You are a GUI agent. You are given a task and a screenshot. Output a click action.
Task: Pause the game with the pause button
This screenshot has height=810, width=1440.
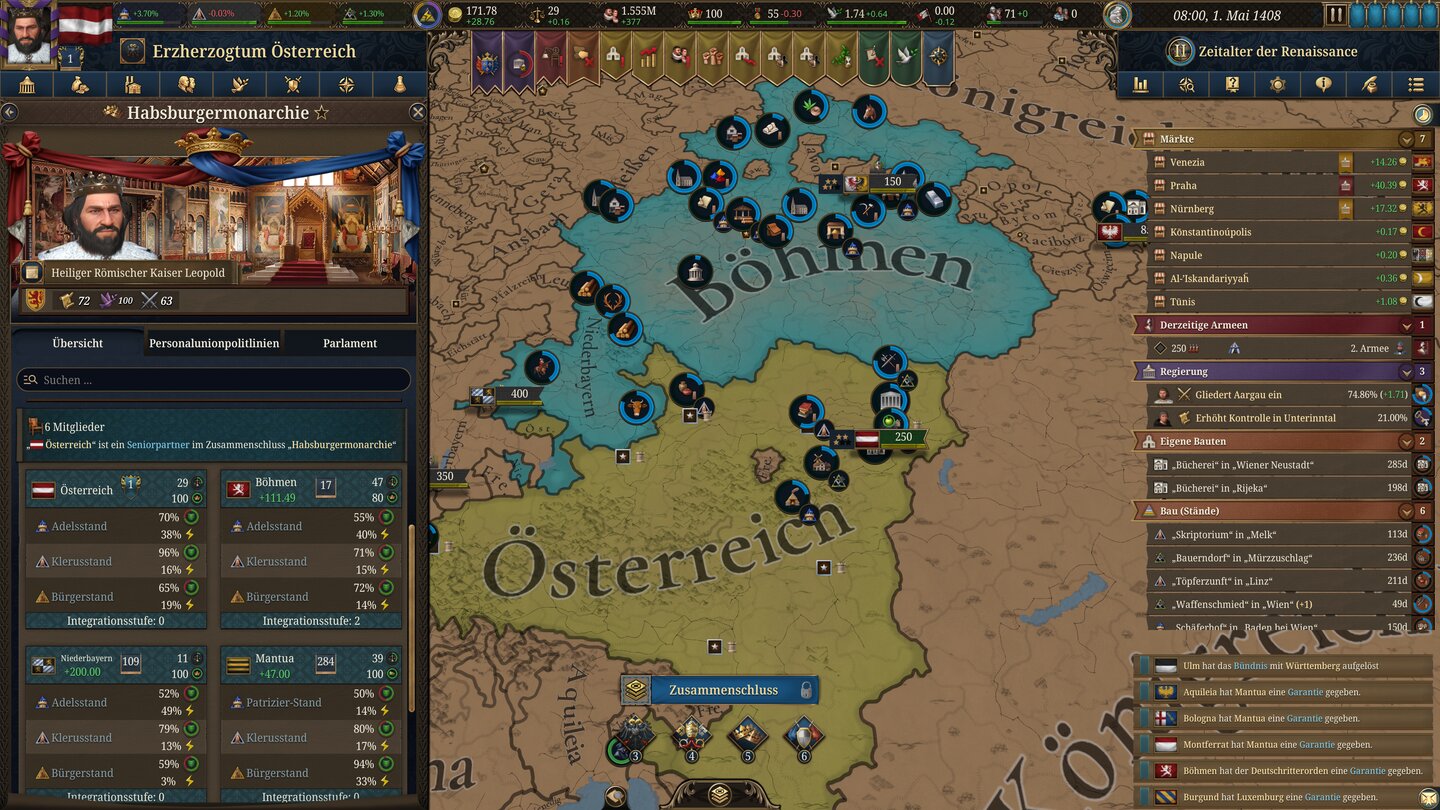(1337, 14)
